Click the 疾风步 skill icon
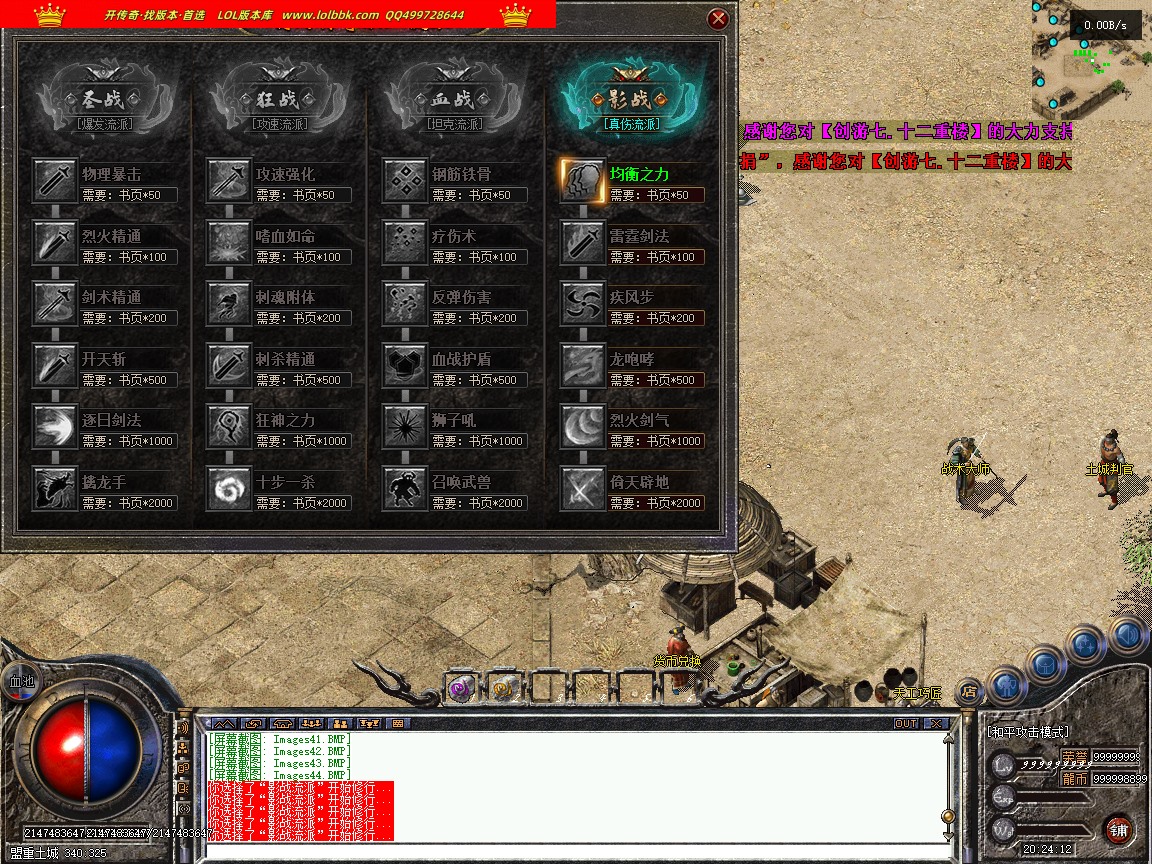 point(582,304)
